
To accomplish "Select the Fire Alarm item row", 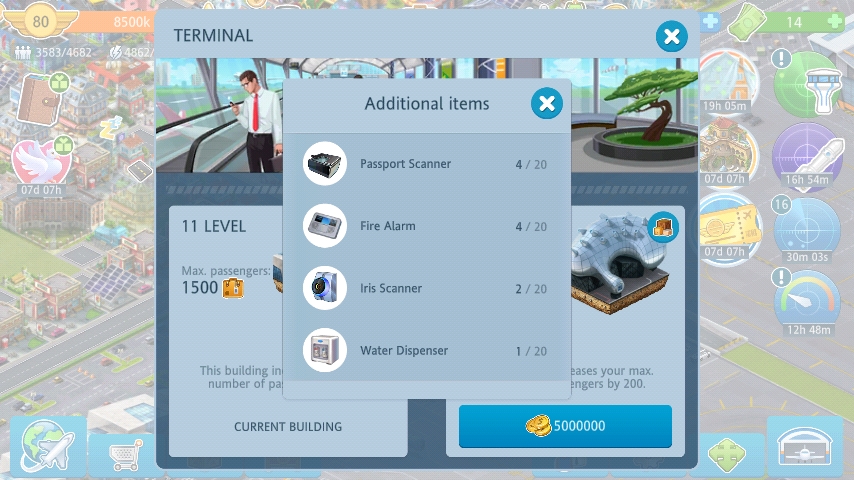I will (x=427, y=226).
